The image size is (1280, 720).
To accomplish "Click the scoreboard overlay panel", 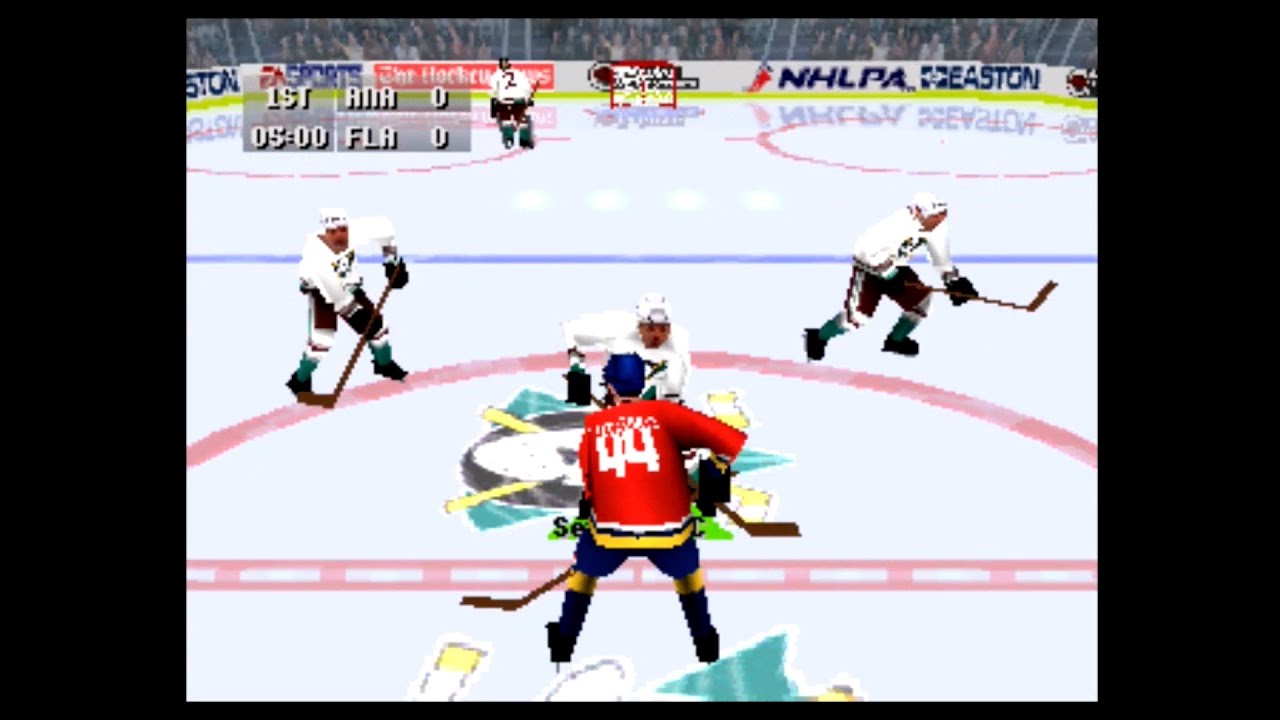I will click(355, 118).
